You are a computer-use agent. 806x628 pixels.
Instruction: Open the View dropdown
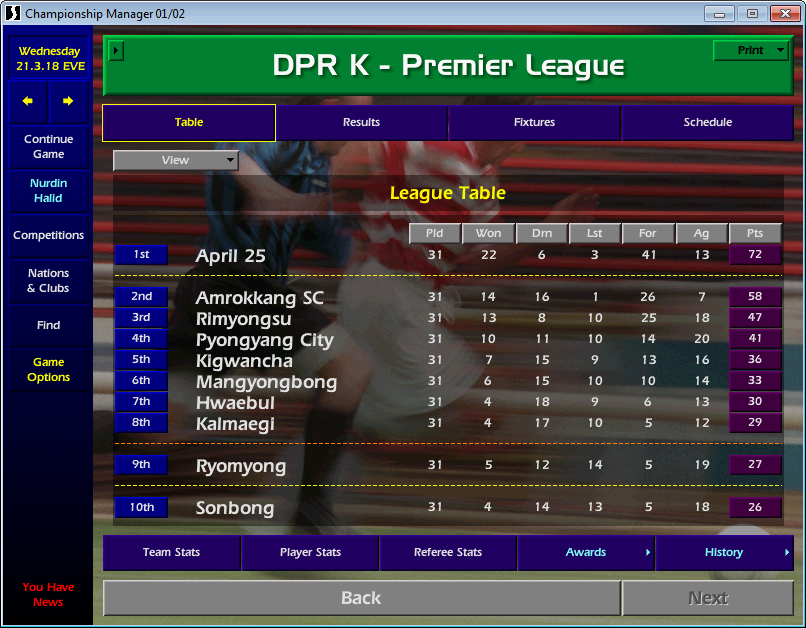pos(176,160)
